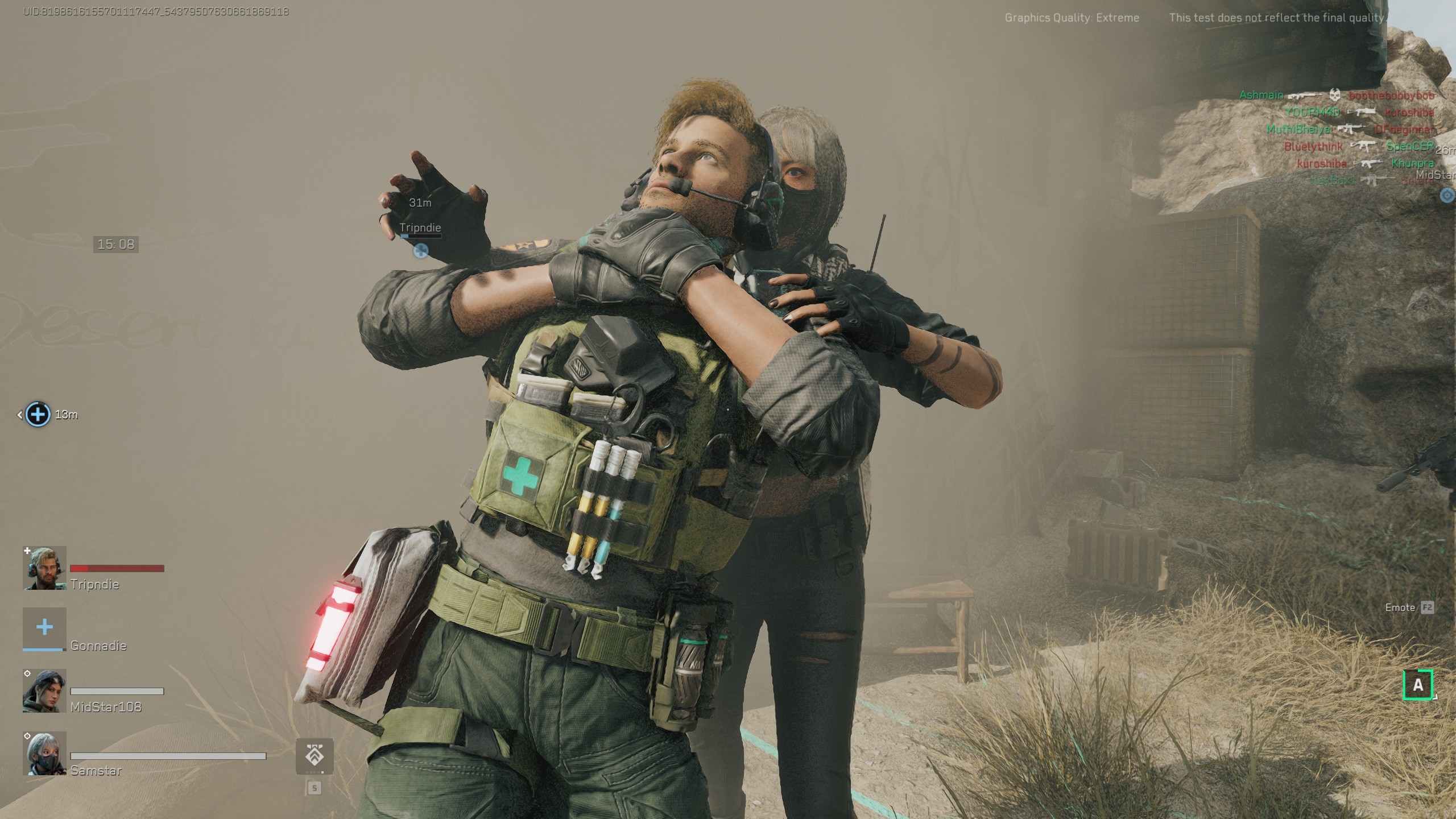Select Tripndie's squad portrait
Viewport: 1456px width, 819px height.
coord(44,568)
